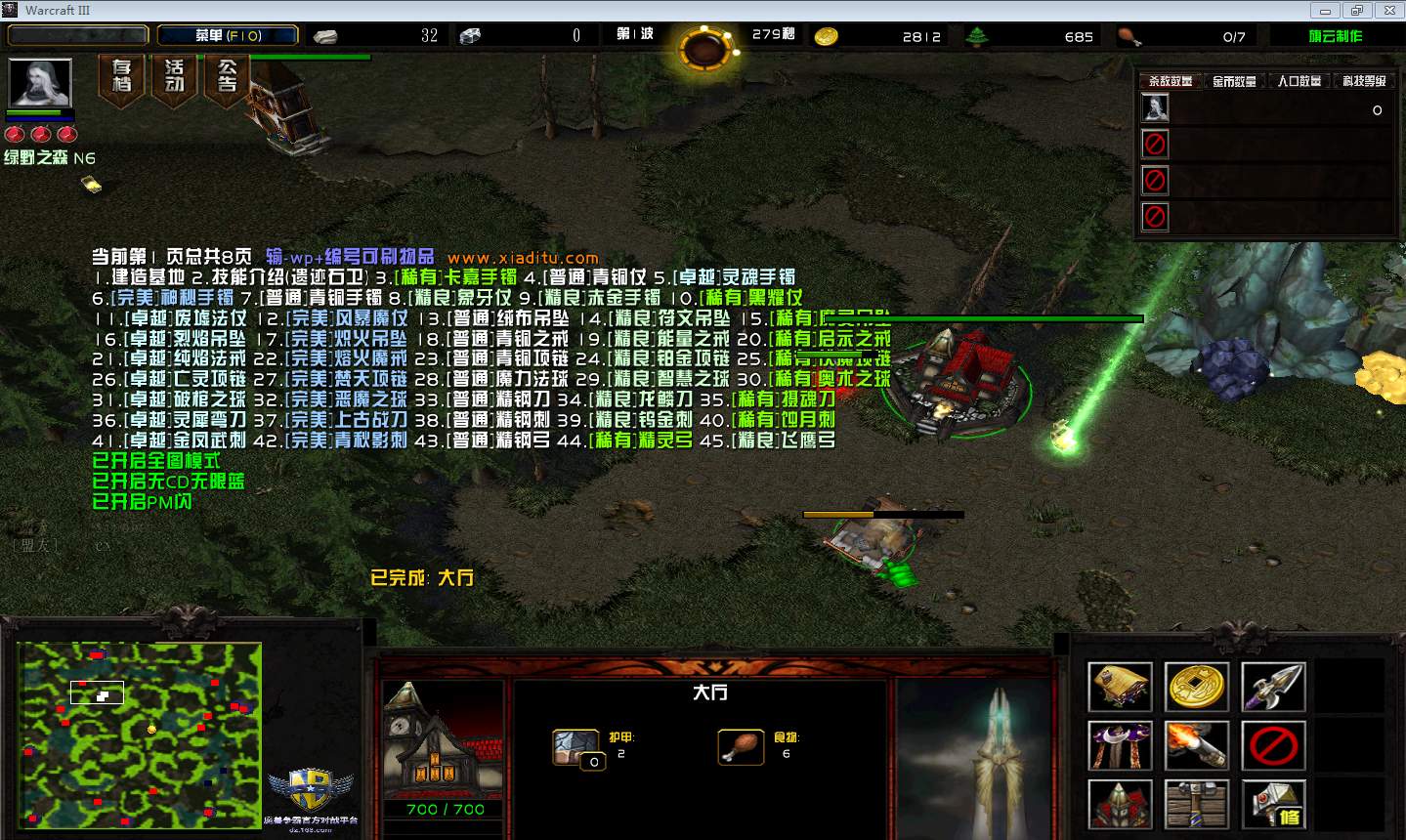Viewport: 1406px width, 840px height.
Task: Switch to the 金币数量 tab
Action: 1234,81
